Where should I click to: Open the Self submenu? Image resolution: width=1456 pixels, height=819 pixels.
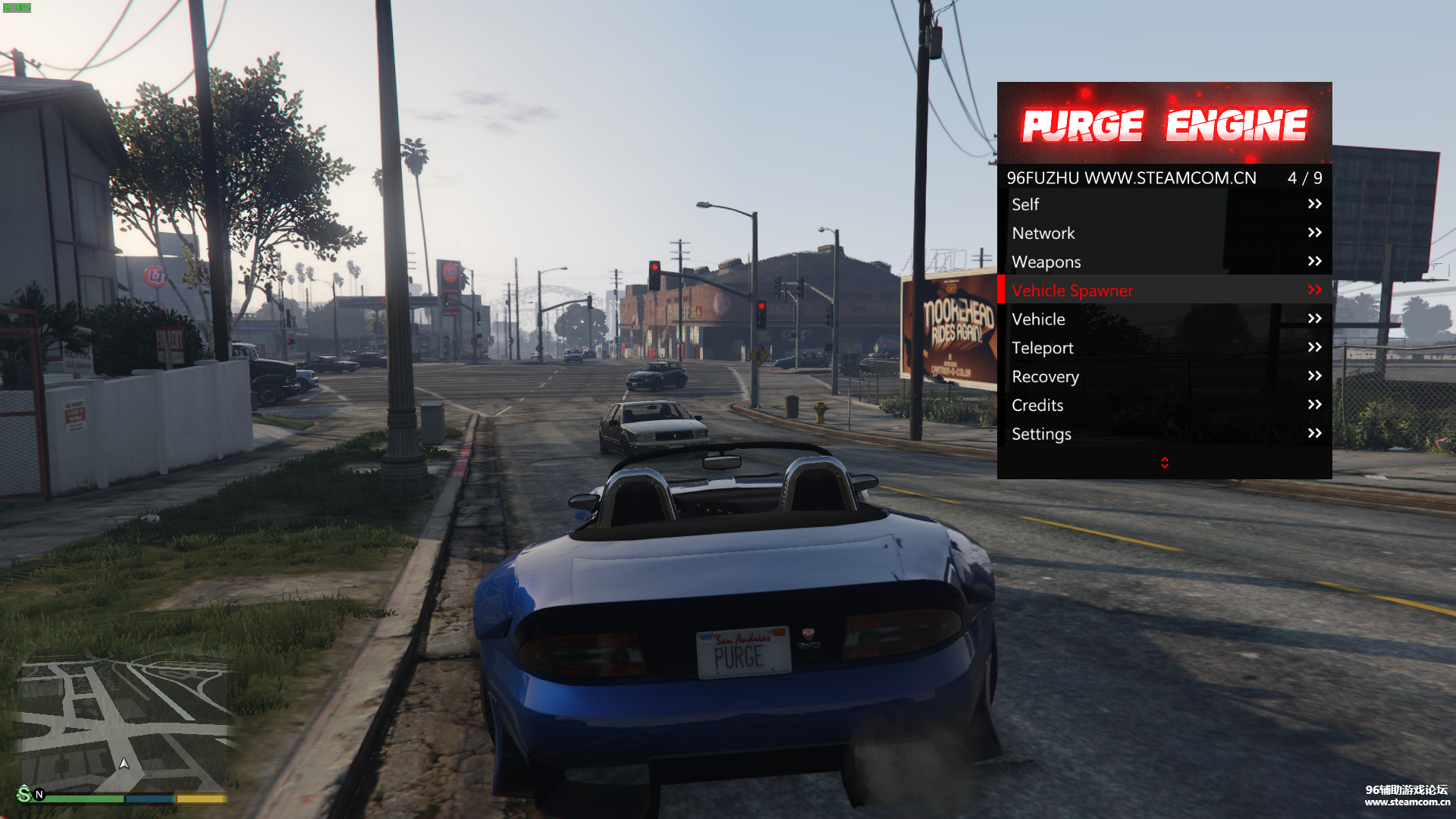(x=1164, y=204)
